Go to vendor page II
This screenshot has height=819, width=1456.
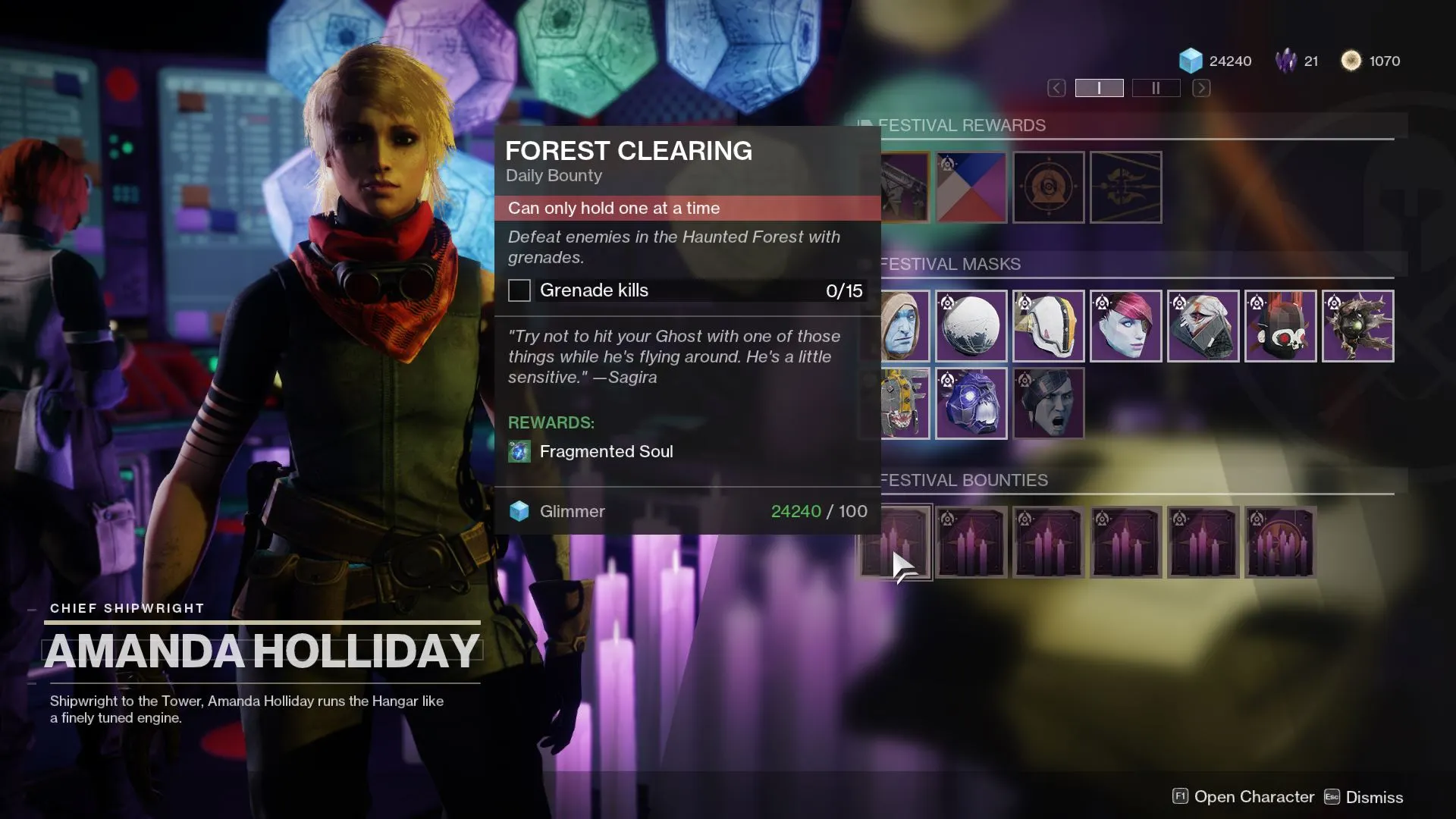tap(1156, 88)
